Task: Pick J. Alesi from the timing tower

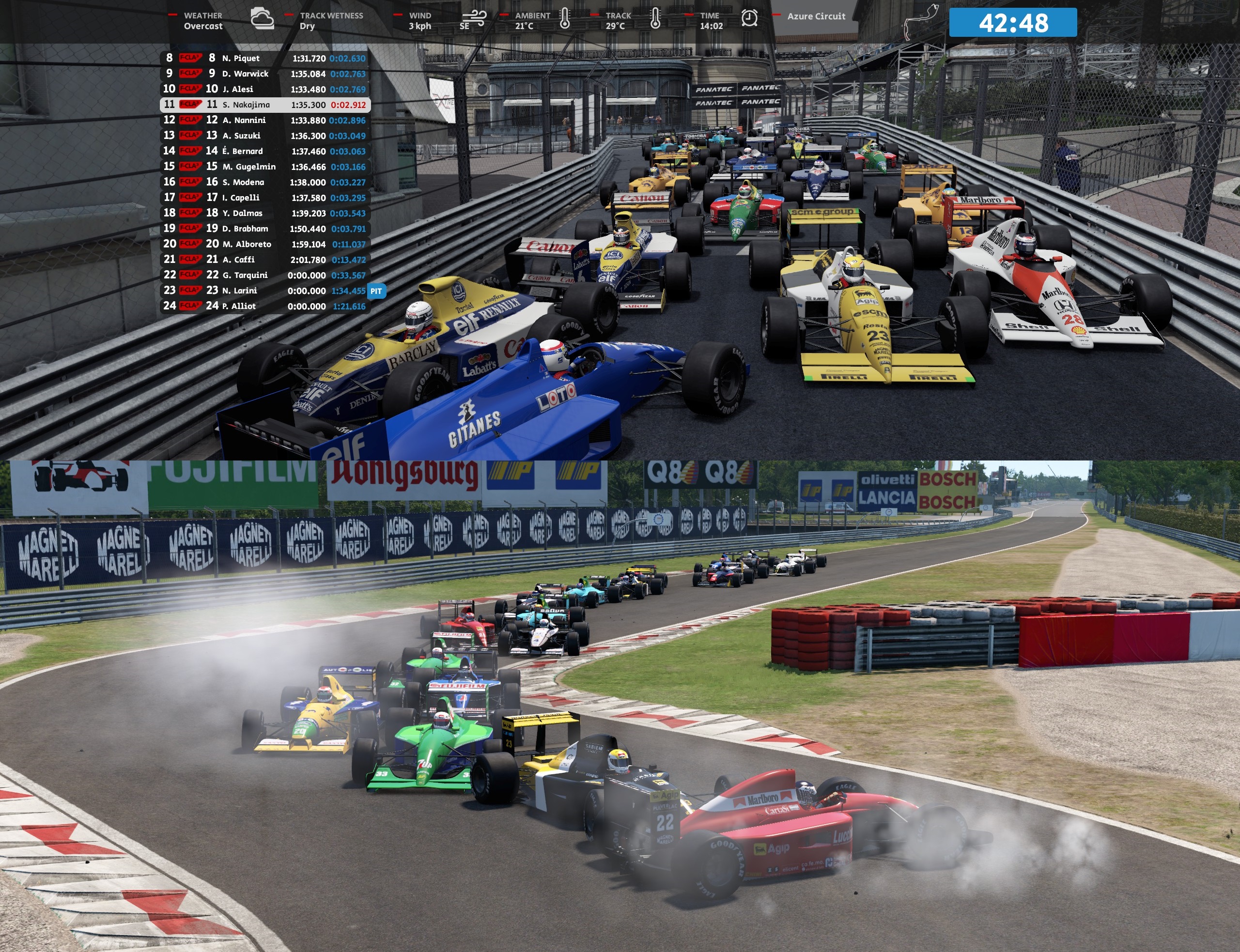Action: 265,89
